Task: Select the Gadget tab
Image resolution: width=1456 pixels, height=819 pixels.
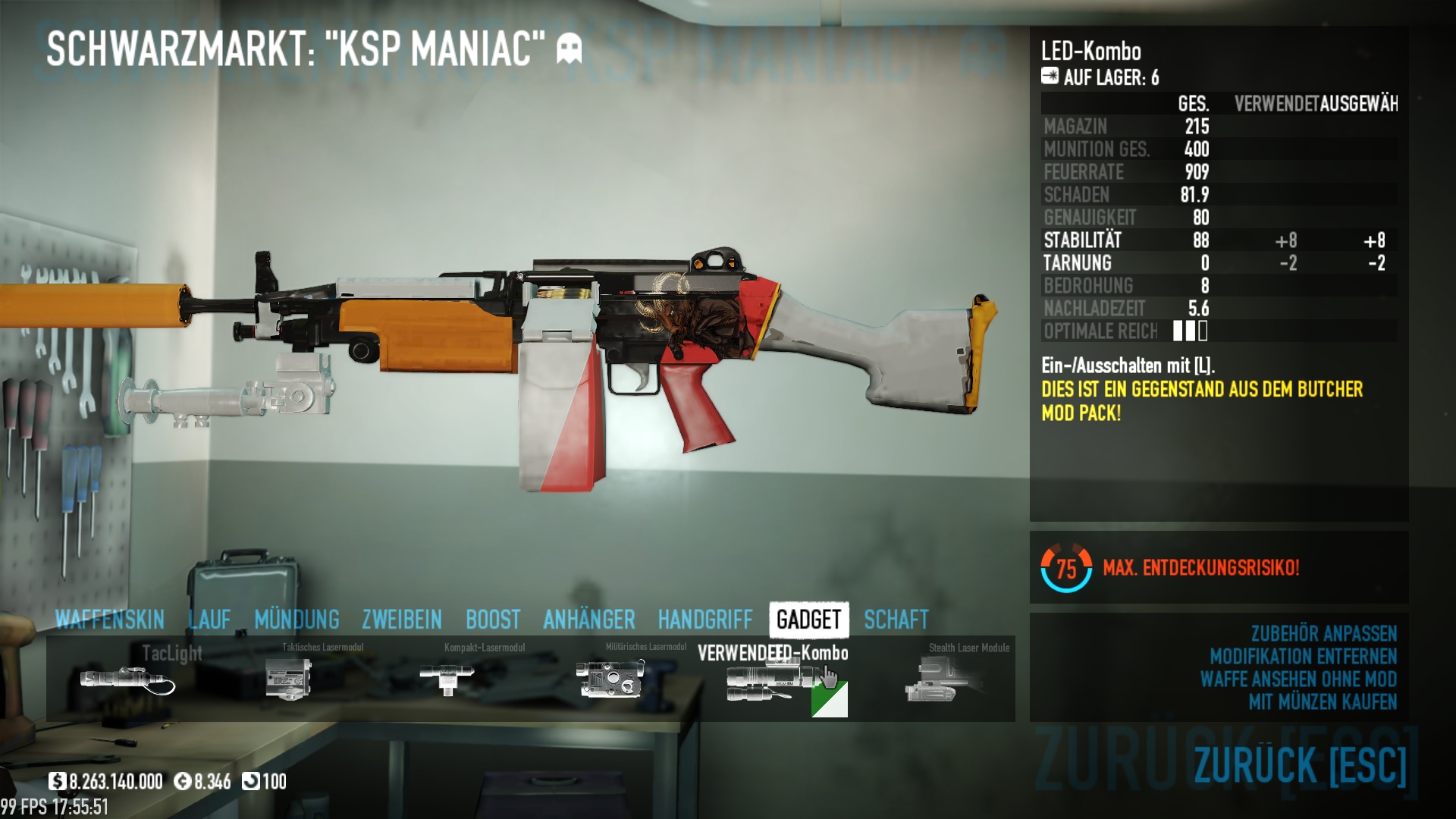Action: (809, 620)
